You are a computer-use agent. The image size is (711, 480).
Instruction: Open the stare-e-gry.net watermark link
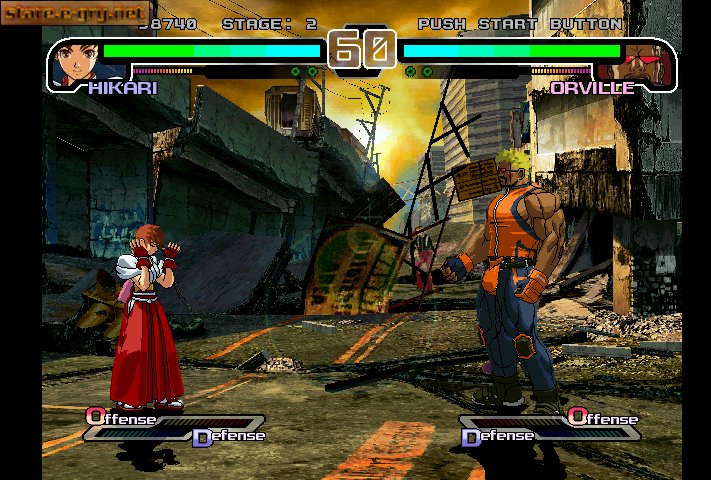click(x=76, y=13)
